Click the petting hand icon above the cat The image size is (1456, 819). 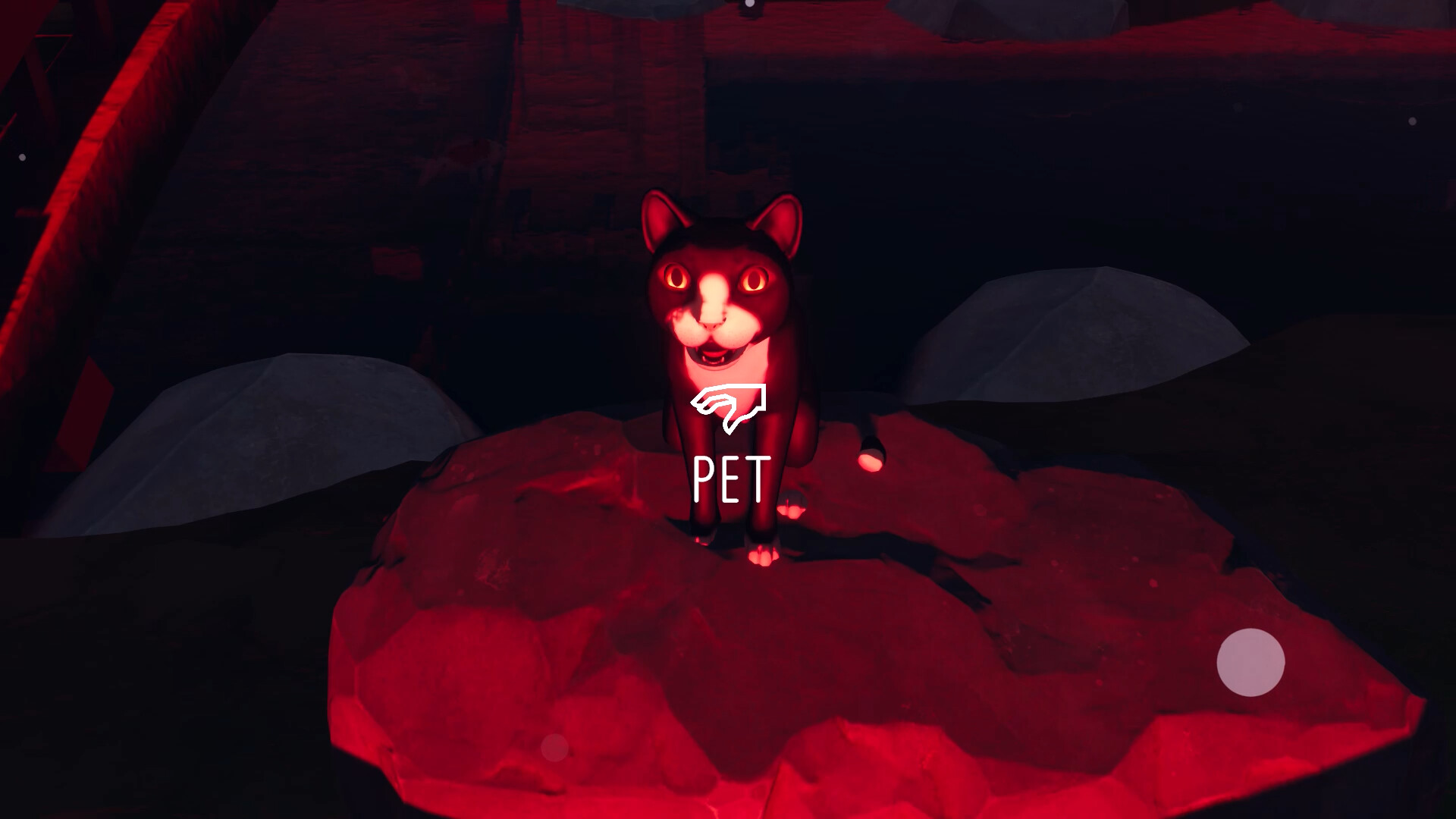click(x=730, y=406)
